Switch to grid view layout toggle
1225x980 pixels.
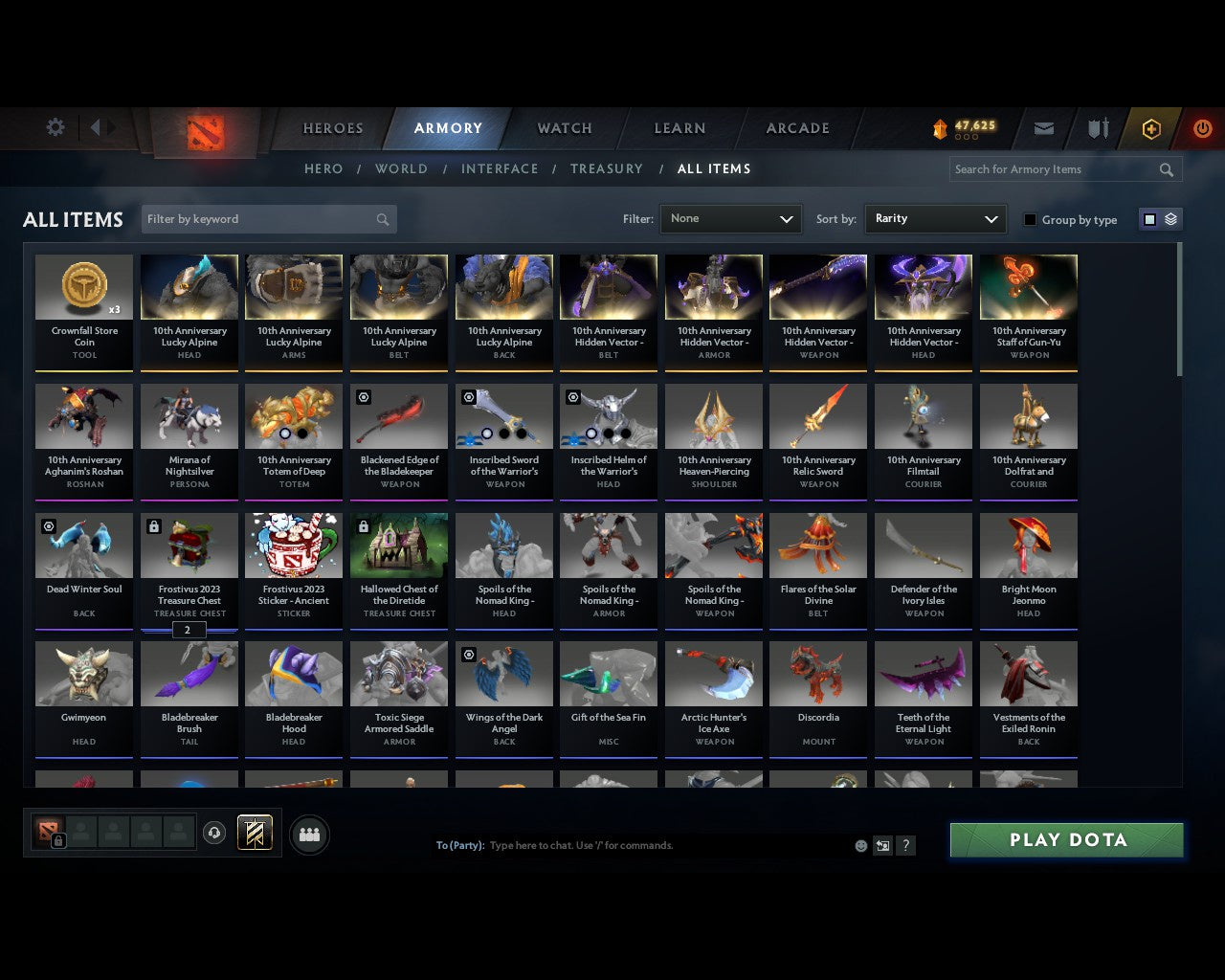pyautogui.click(x=1148, y=218)
